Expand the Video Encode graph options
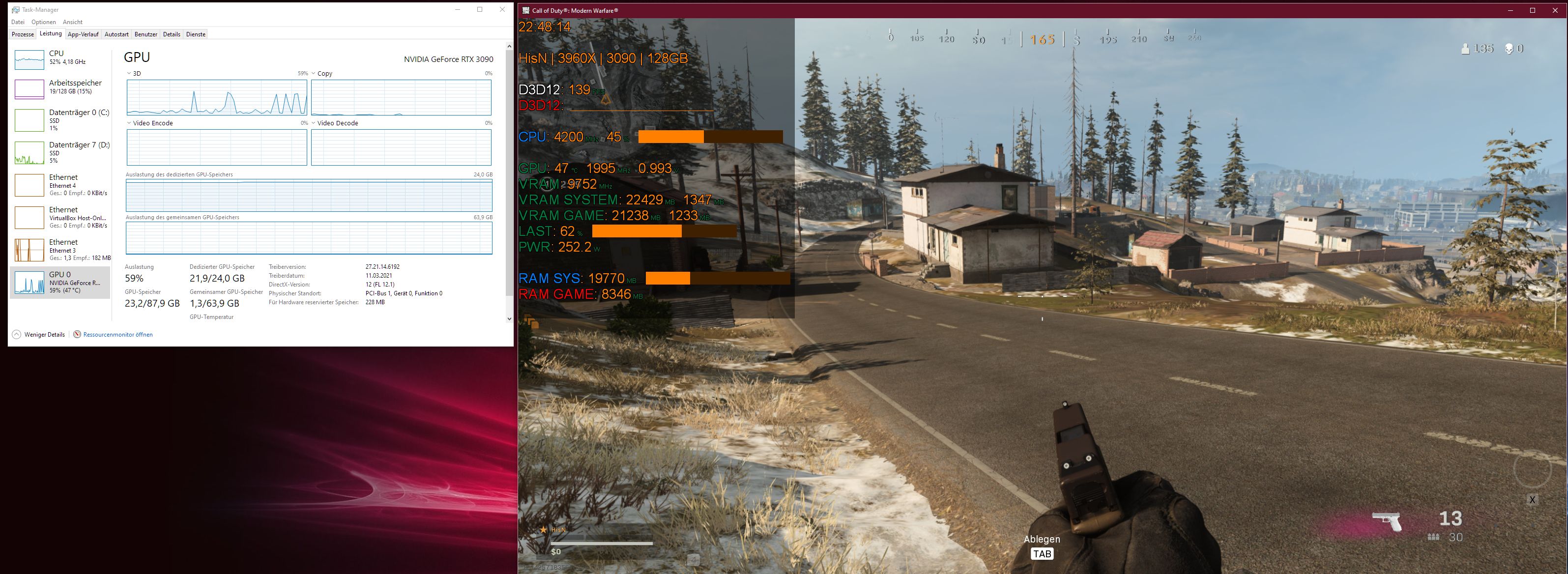 pyautogui.click(x=129, y=122)
